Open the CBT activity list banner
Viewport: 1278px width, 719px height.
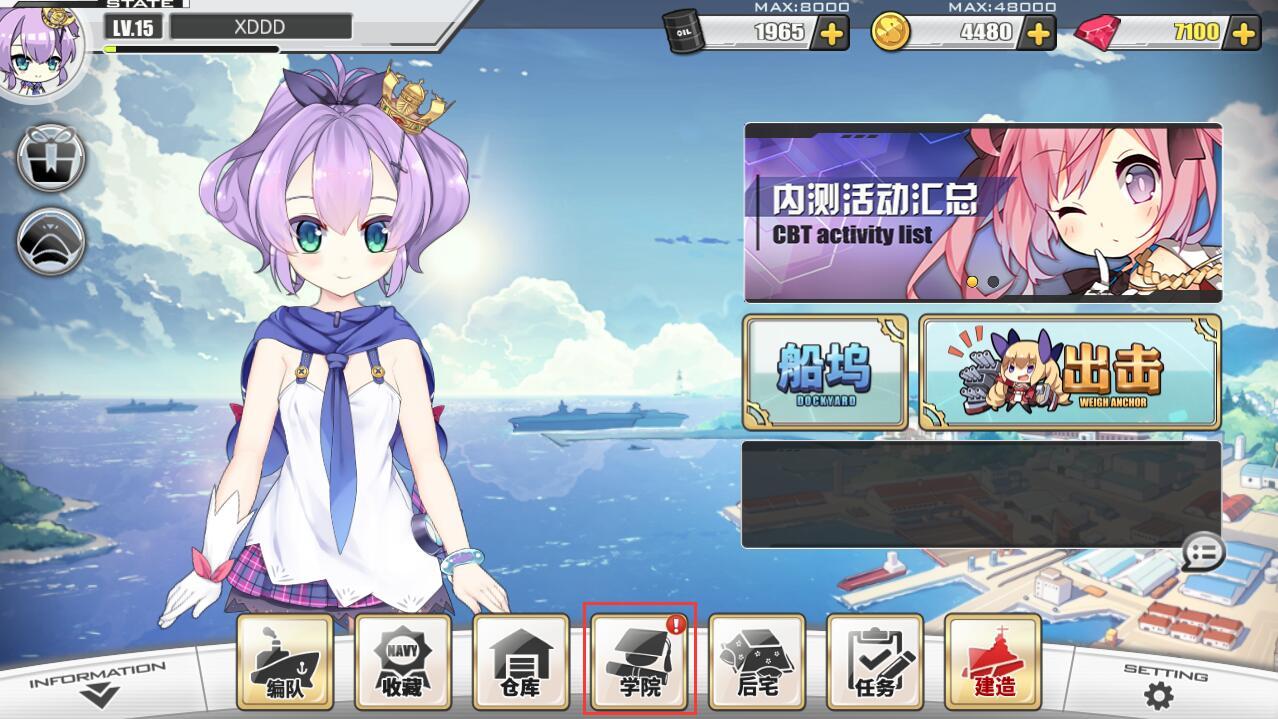click(982, 212)
